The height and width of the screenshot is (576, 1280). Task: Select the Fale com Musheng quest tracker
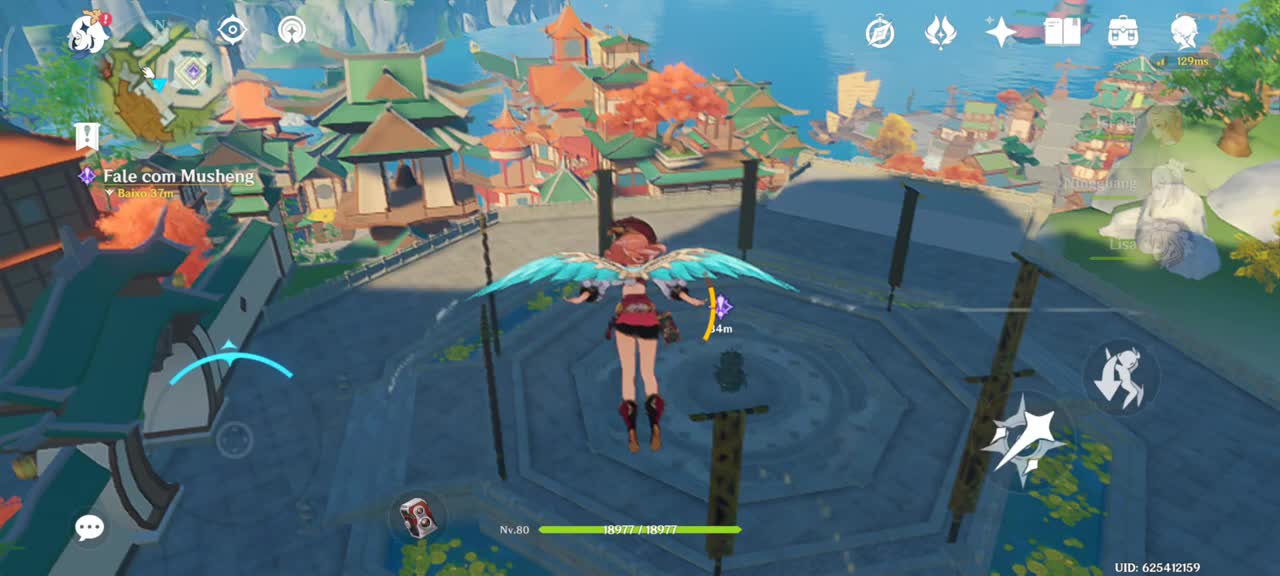[x=178, y=177]
